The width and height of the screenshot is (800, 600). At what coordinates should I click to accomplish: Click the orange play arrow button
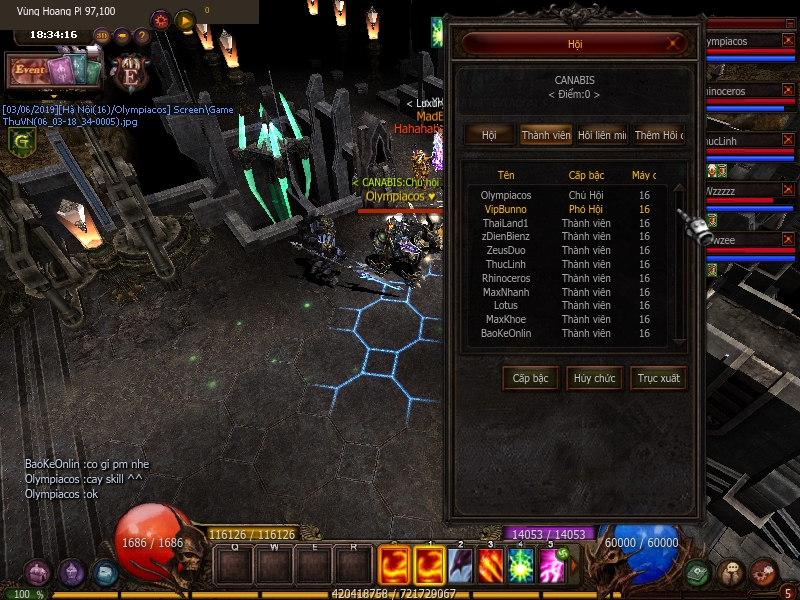point(185,20)
